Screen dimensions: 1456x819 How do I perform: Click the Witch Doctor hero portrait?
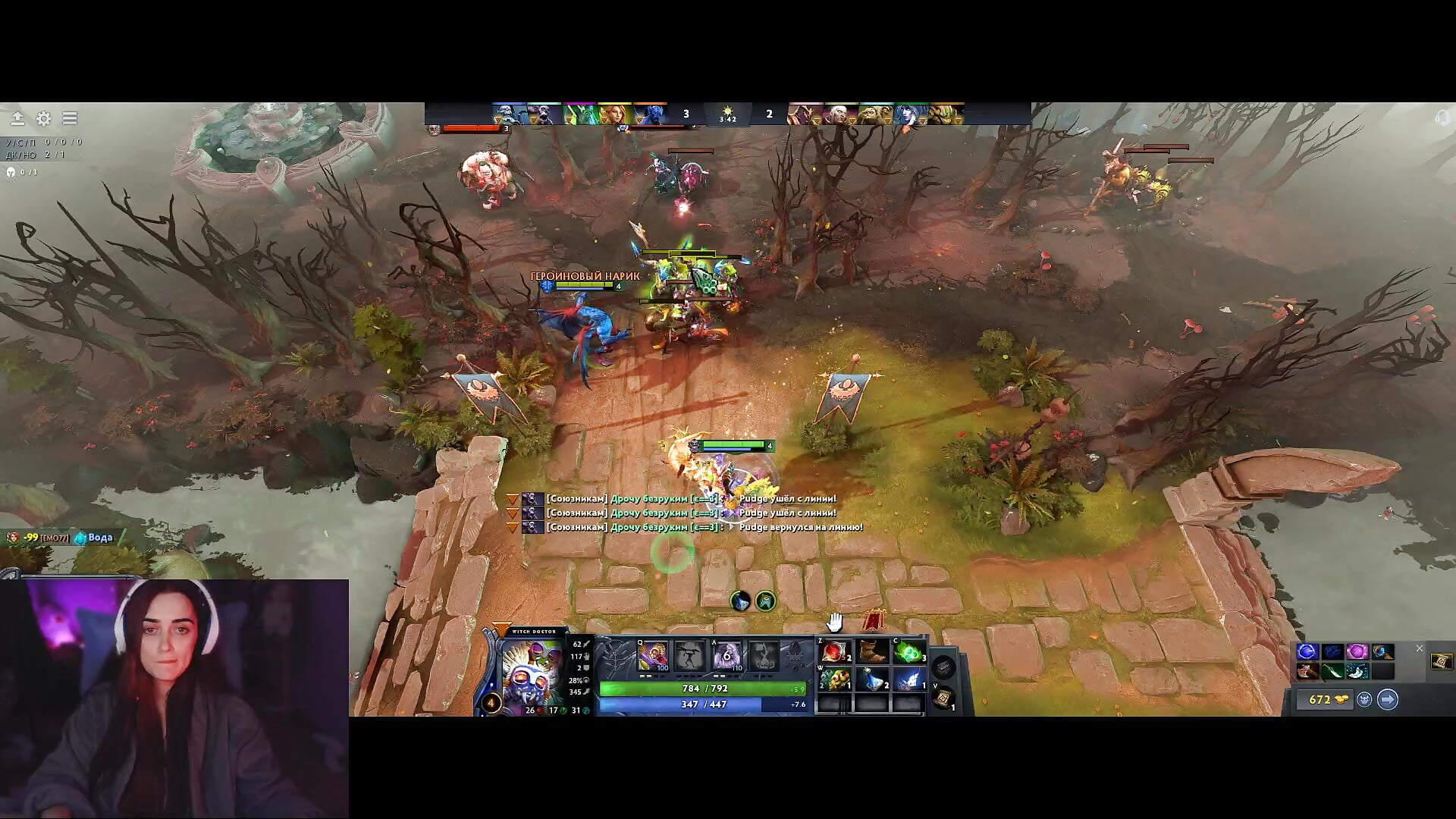[531, 671]
